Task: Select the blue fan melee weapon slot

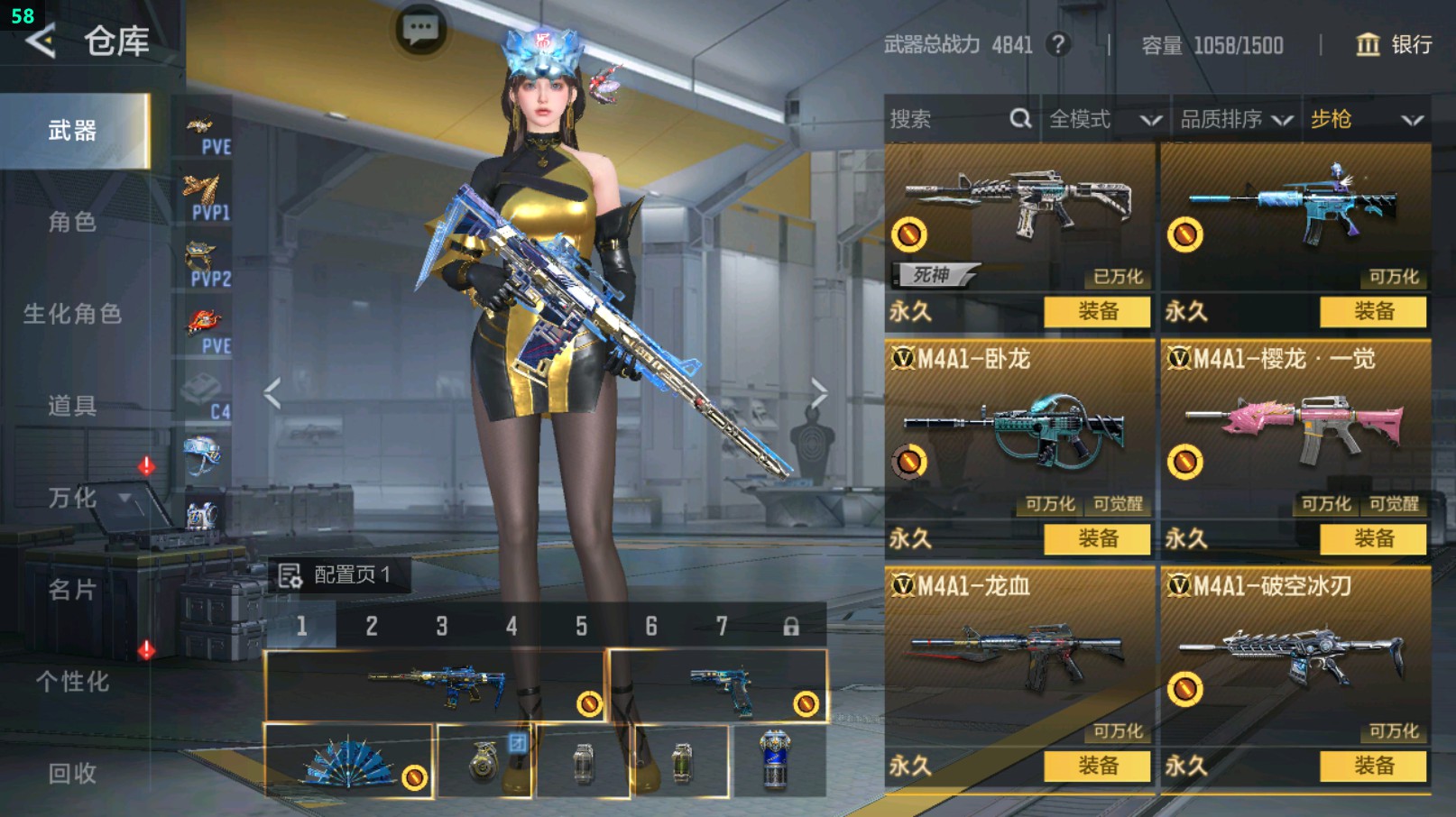Action: point(348,761)
